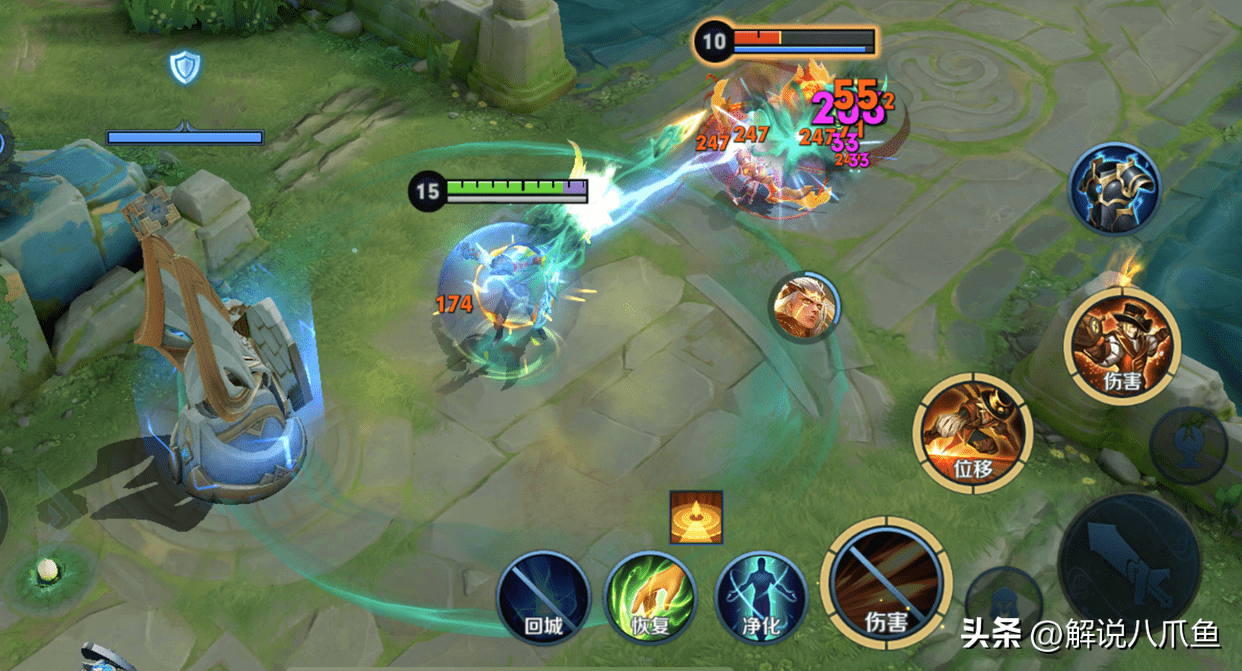Image resolution: width=1242 pixels, height=671 pixels.
Task: Click the golden glowing square buff icon
Action: point(696,517)
